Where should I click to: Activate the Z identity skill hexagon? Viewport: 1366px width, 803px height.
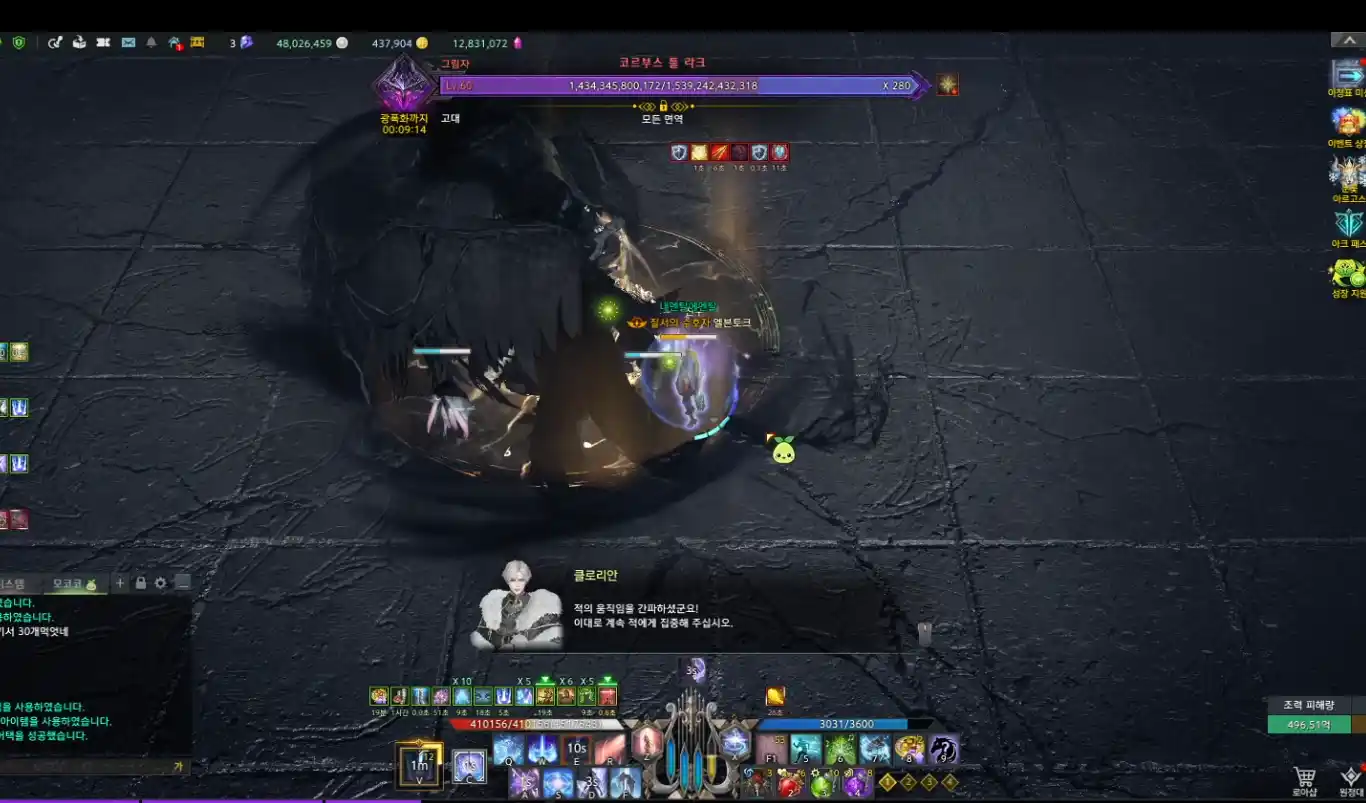tap(646, 742)
